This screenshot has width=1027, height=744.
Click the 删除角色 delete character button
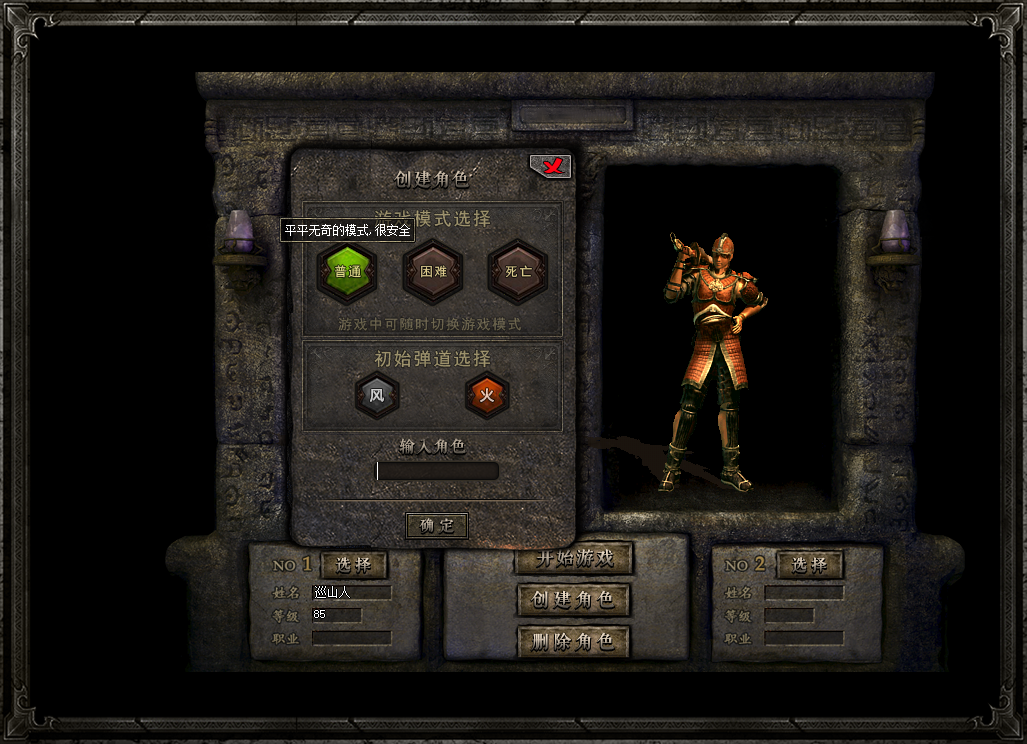tap(574, 641)
